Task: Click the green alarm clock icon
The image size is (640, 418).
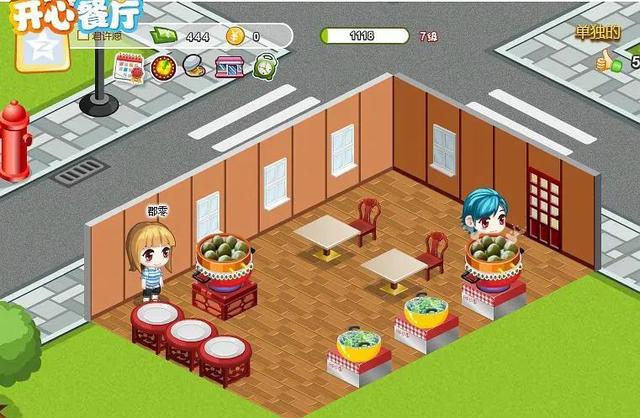Action: [265, 67]
